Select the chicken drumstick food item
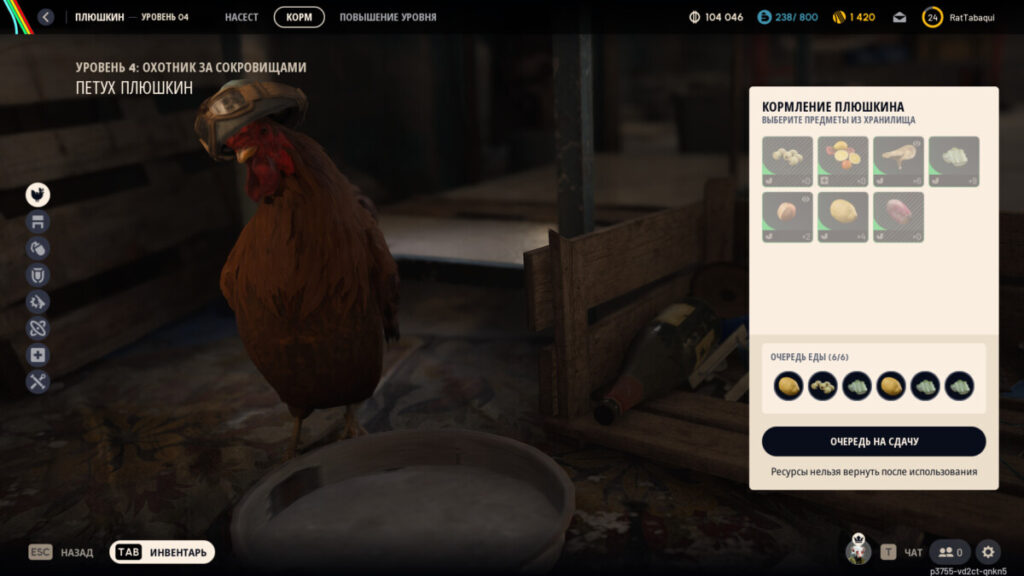Viewport: 1024px width, 576px height. [x=898, y=162]
